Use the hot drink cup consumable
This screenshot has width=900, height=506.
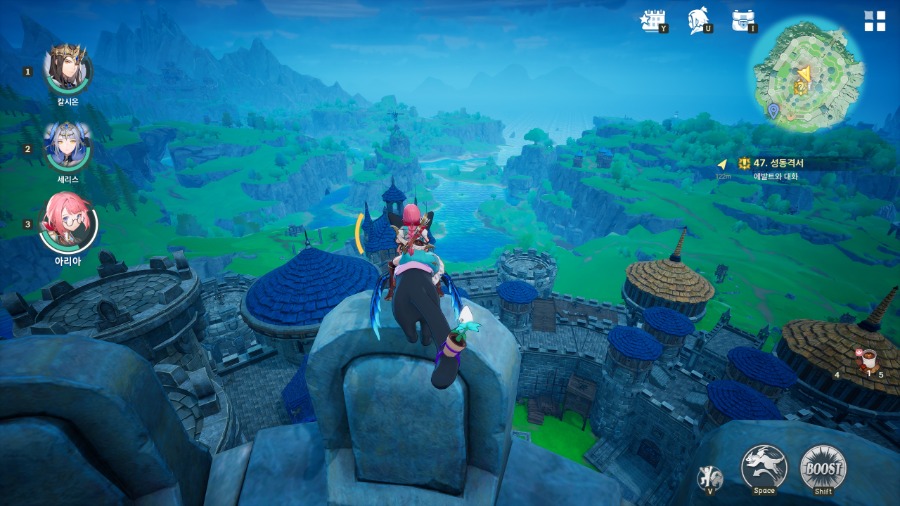[x=868, y=358]
